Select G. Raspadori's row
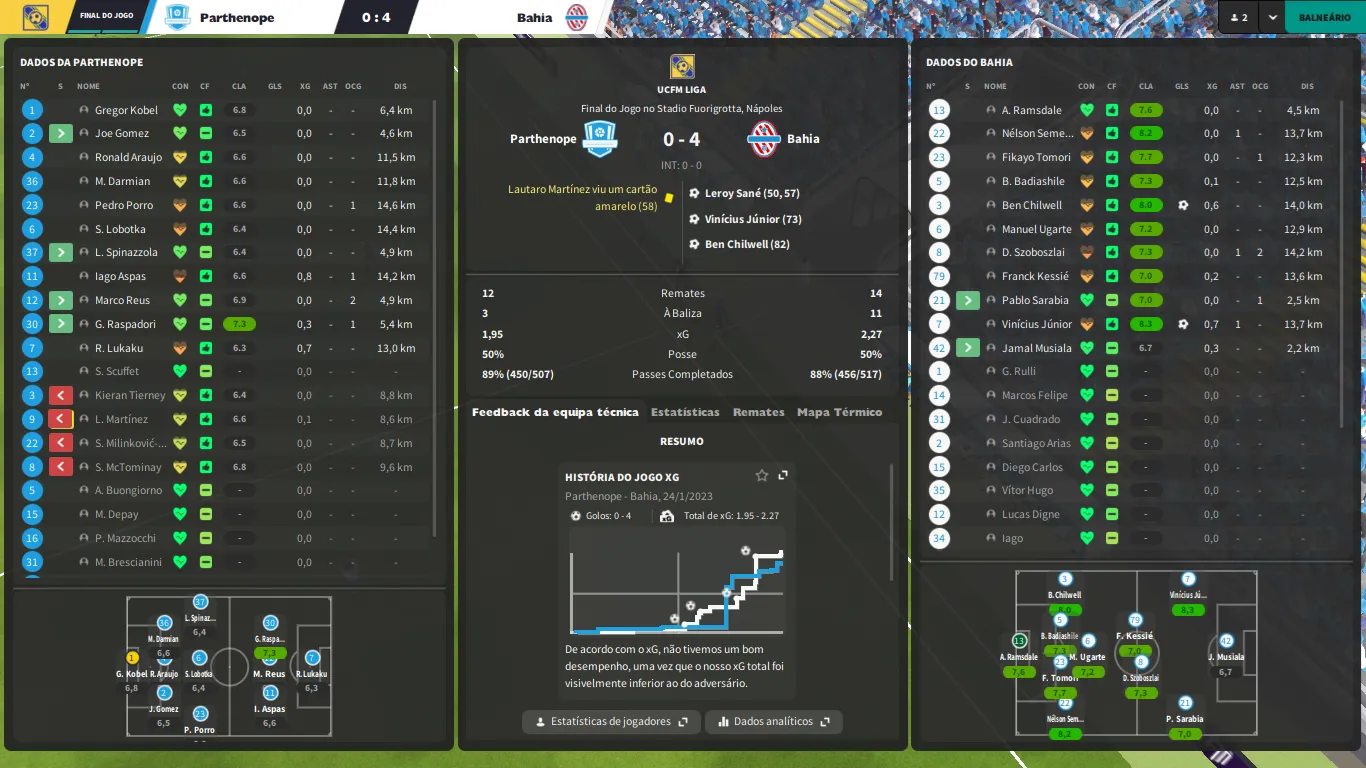Image resolution: width=1366 pixels, height=768 pixels. (128, 324)
